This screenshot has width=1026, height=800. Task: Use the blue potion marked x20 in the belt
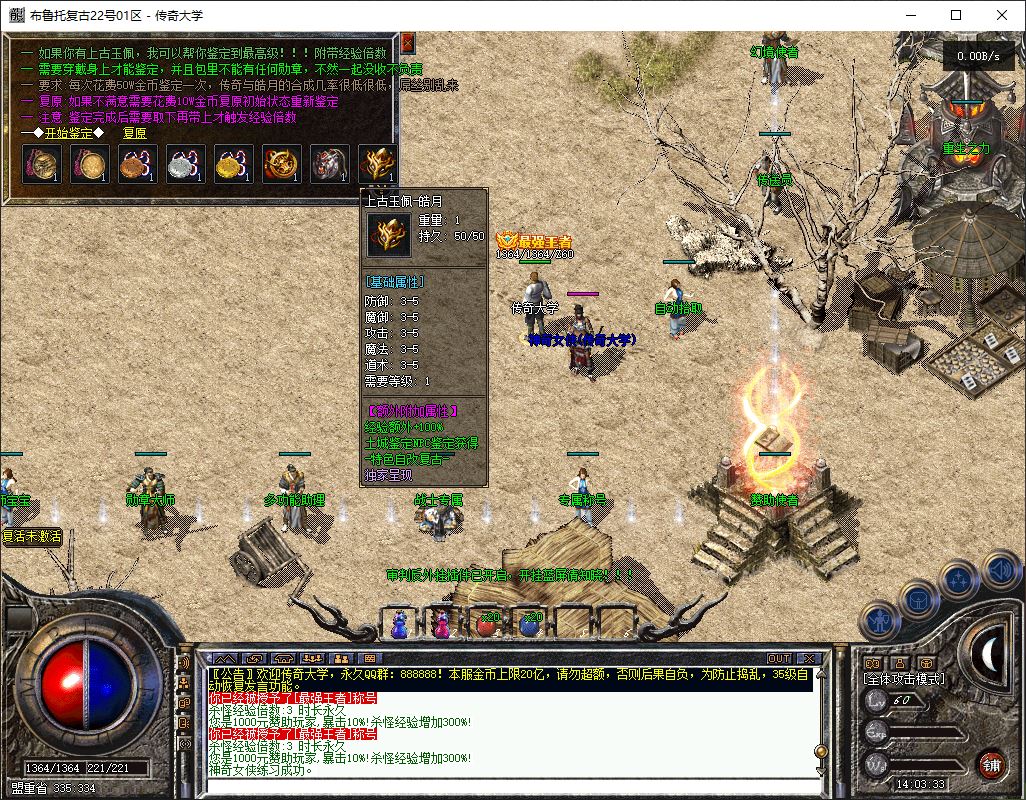(x=530, y=624)
